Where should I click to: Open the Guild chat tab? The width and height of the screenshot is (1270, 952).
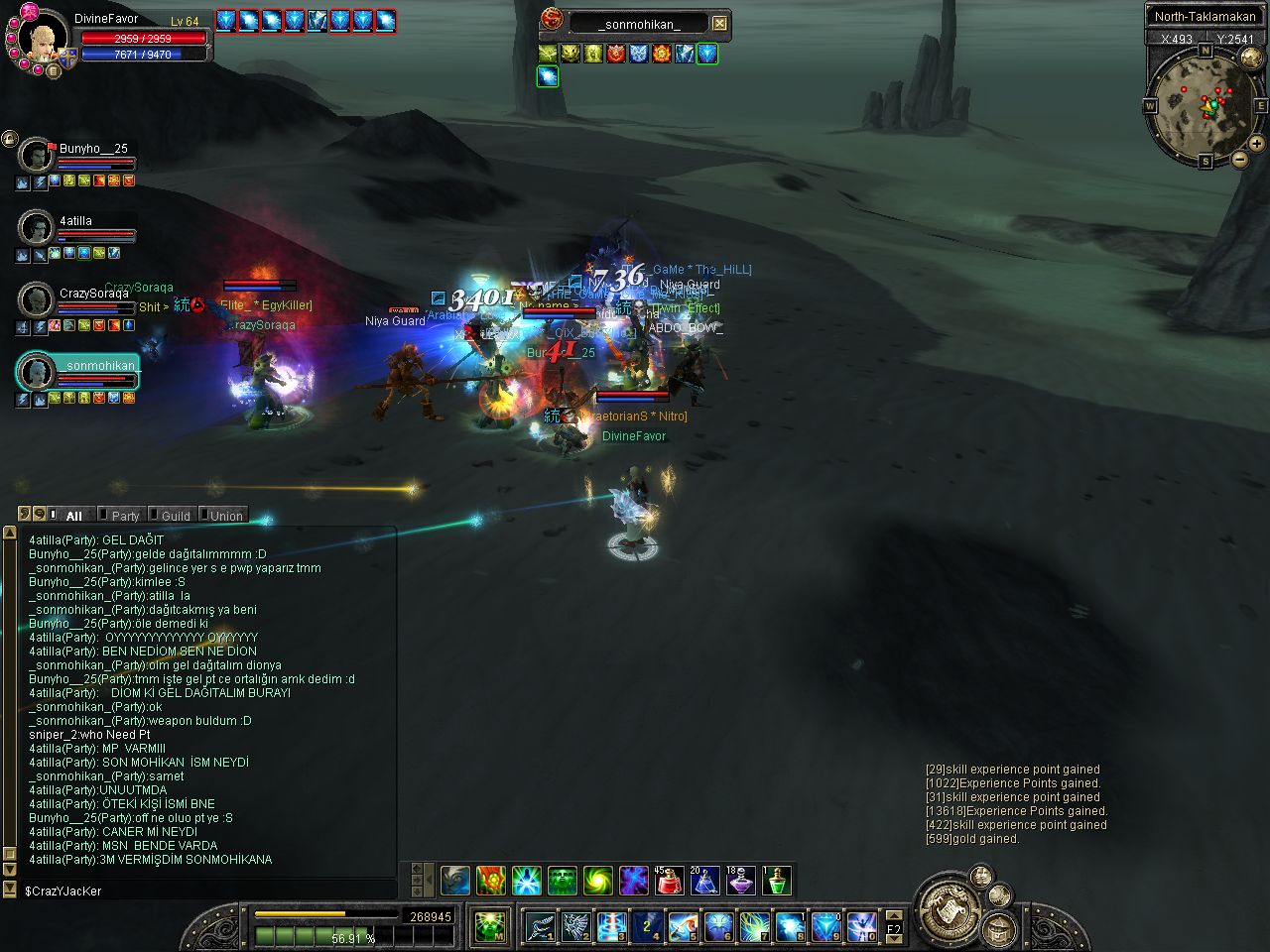(x=175, y=516)
